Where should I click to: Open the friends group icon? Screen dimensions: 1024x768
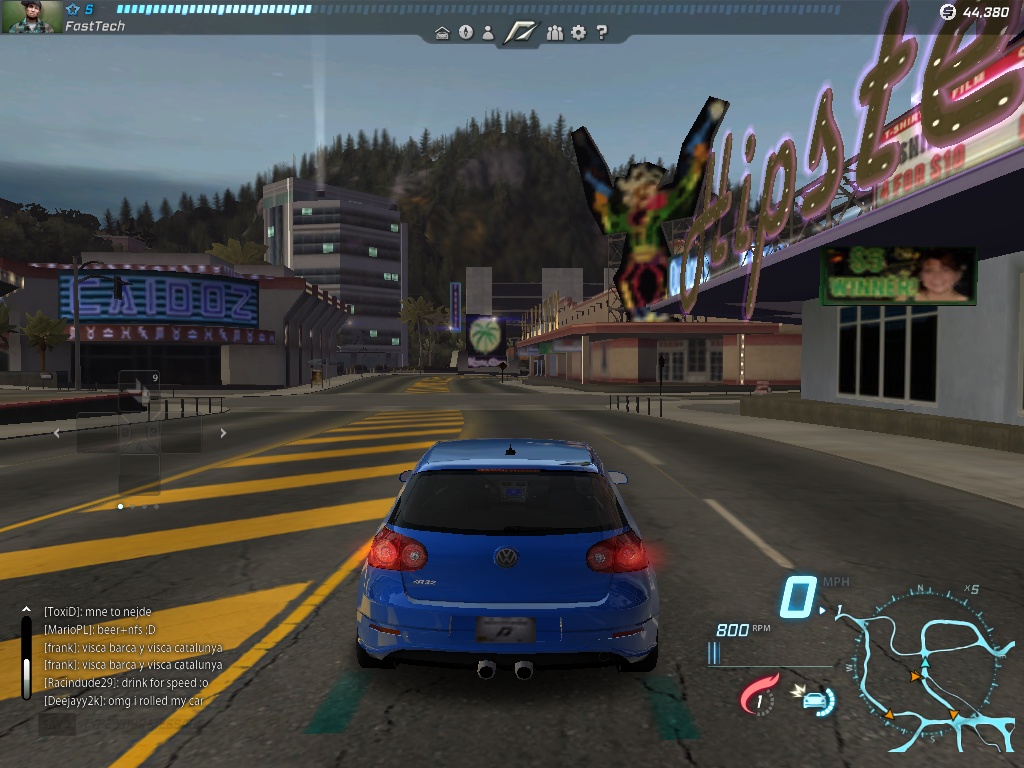(x=555, y=32)
